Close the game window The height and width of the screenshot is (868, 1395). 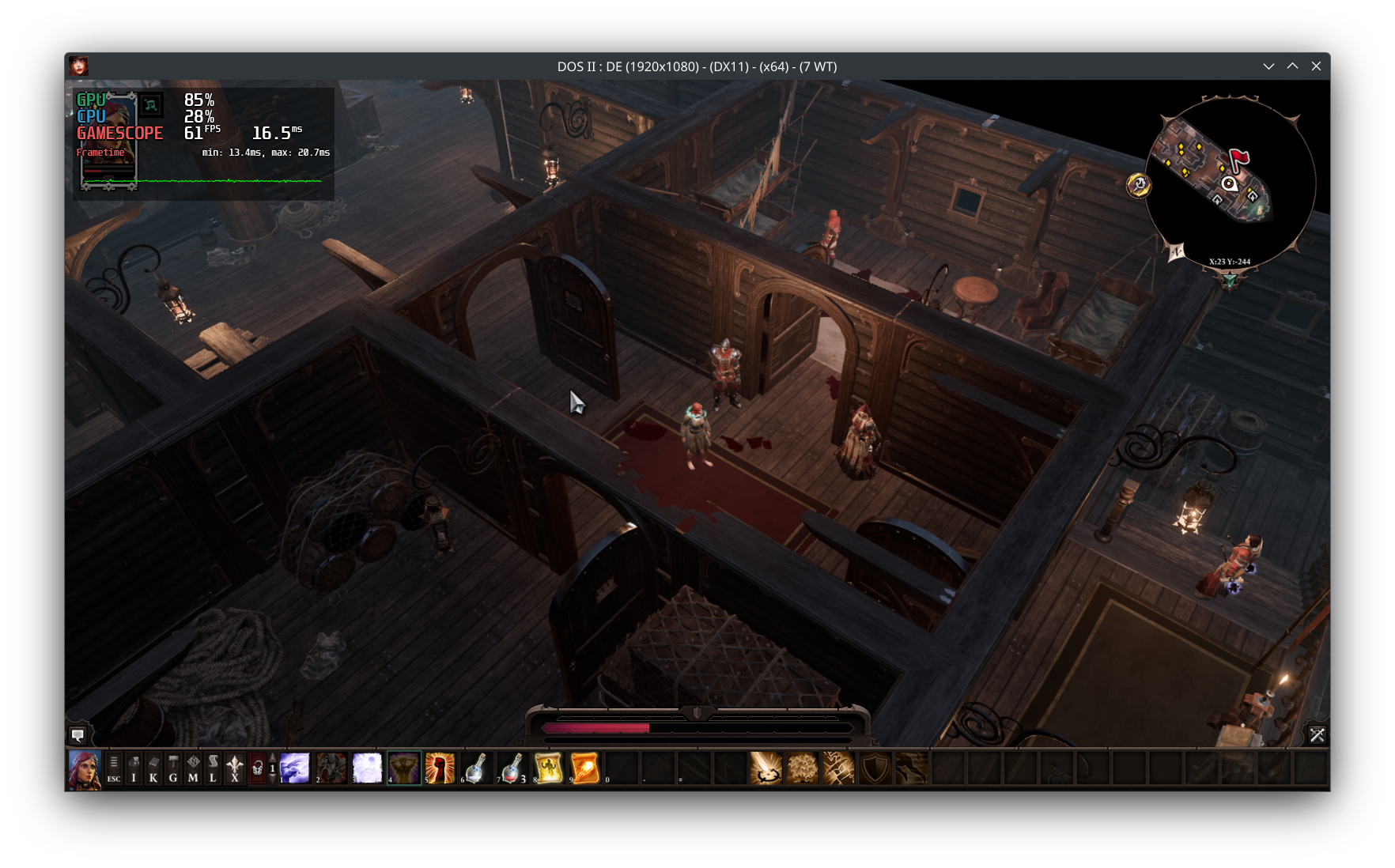pos(1316,66)
